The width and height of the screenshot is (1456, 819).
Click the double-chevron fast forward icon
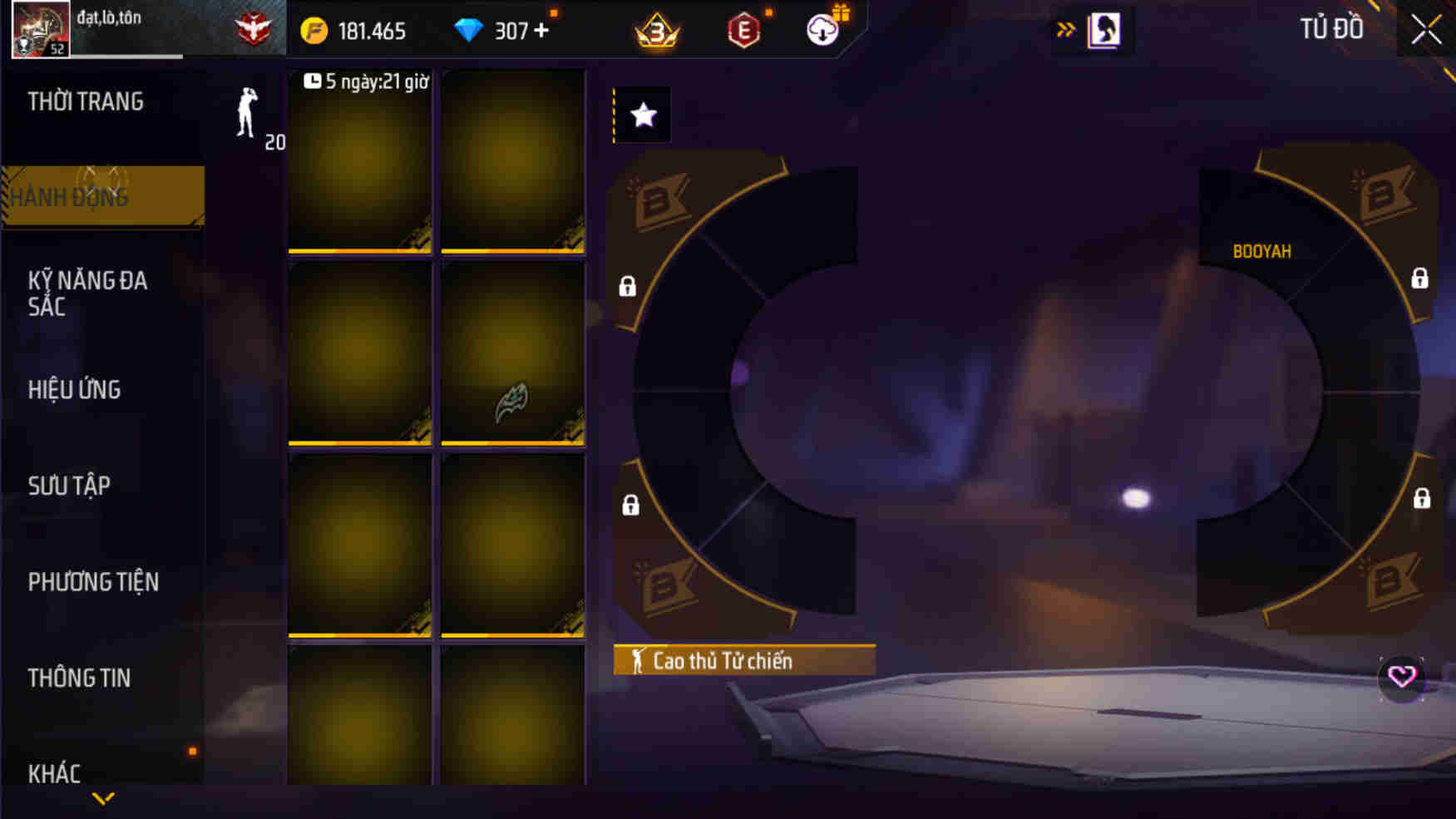[1067, 27]
